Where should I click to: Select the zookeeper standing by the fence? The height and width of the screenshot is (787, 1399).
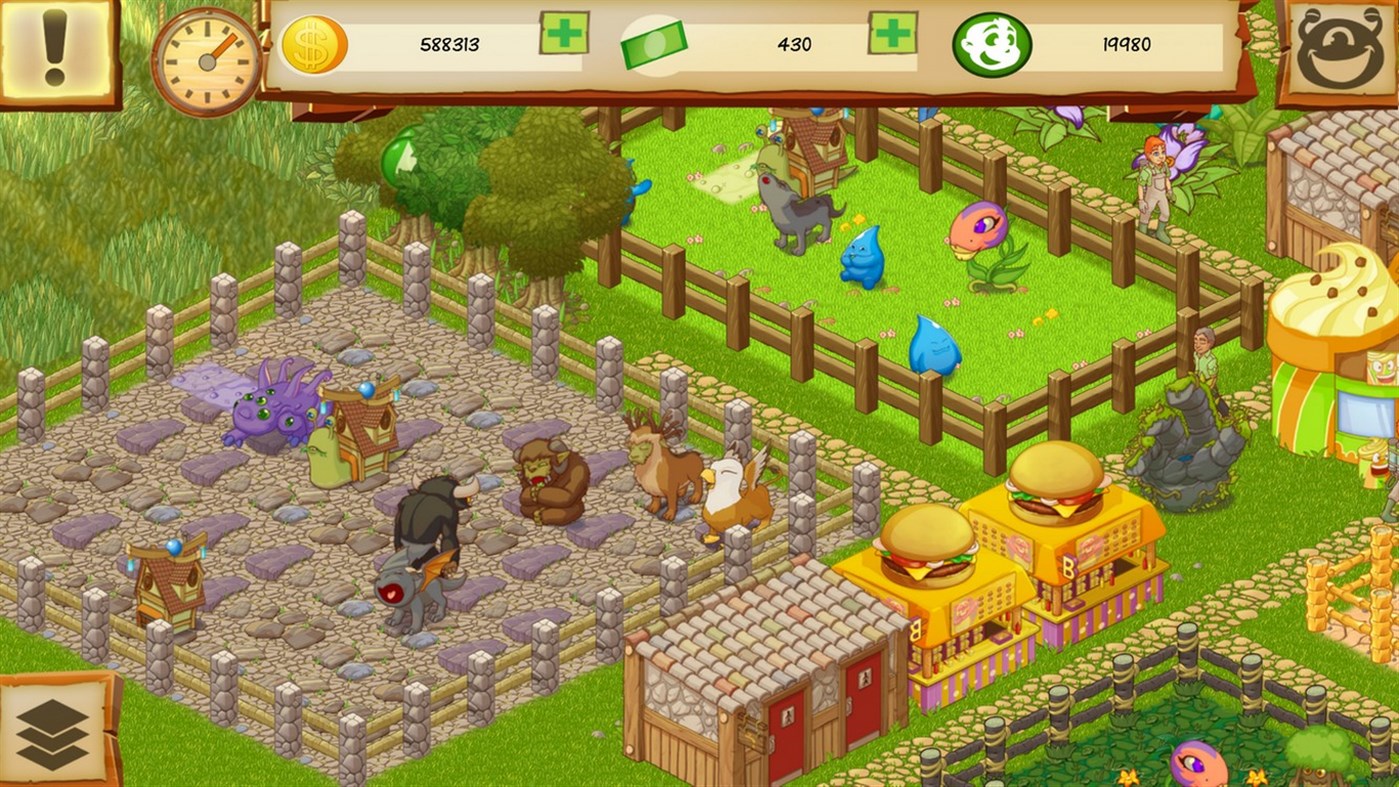(x=1152, y=185)
